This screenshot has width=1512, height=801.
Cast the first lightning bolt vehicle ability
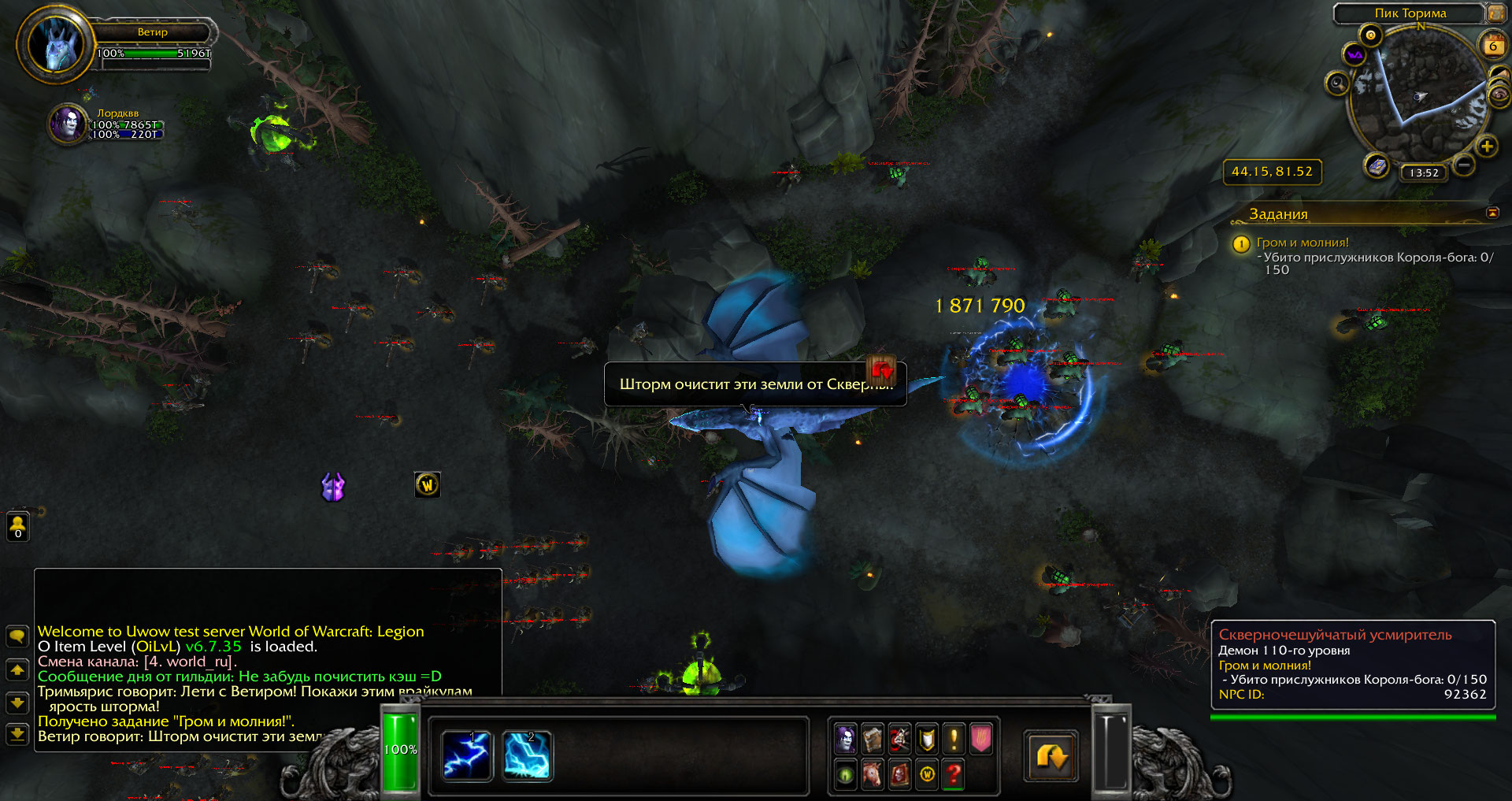pos(467,755)
